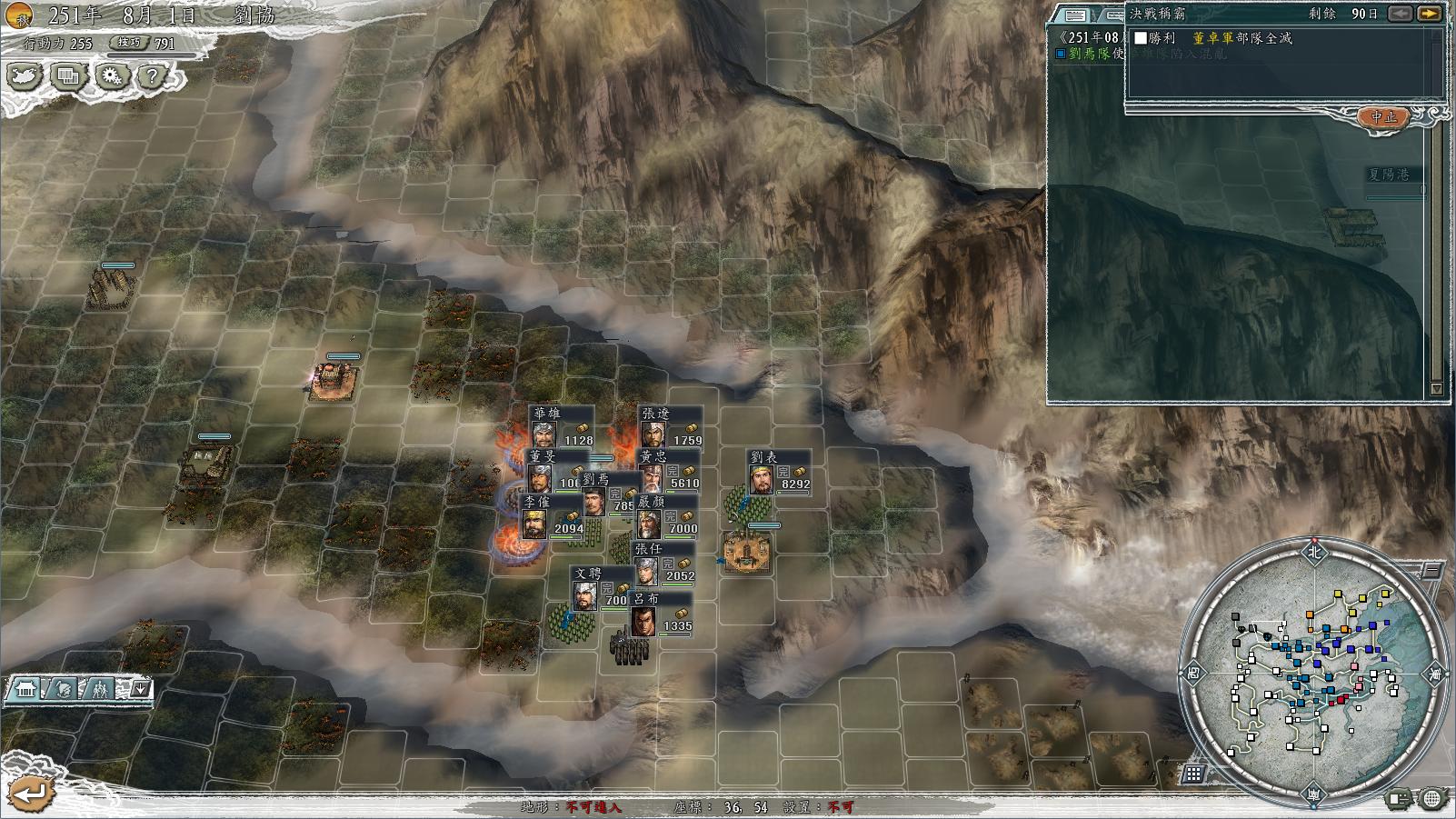Toggle the grid display button beside minimap
This screenshot has height=819, width=1456.
click(1193, 774)
